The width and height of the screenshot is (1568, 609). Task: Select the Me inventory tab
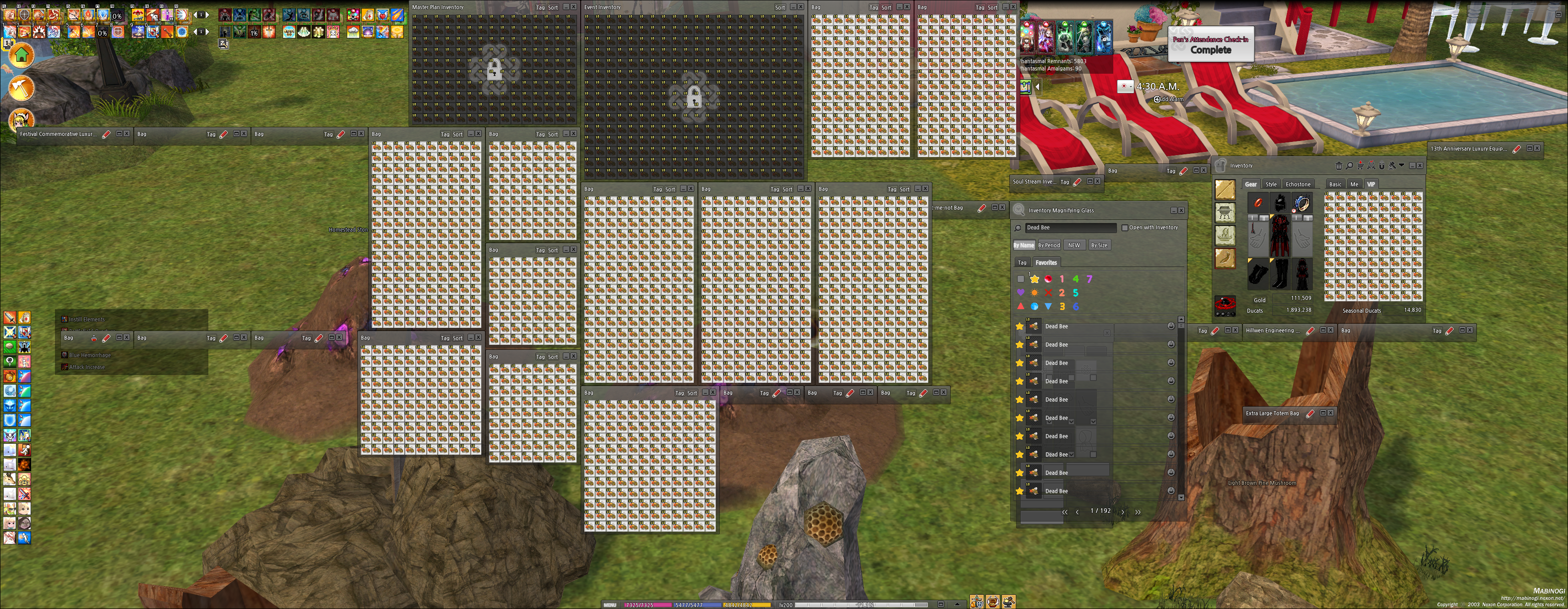[1354, 185]
